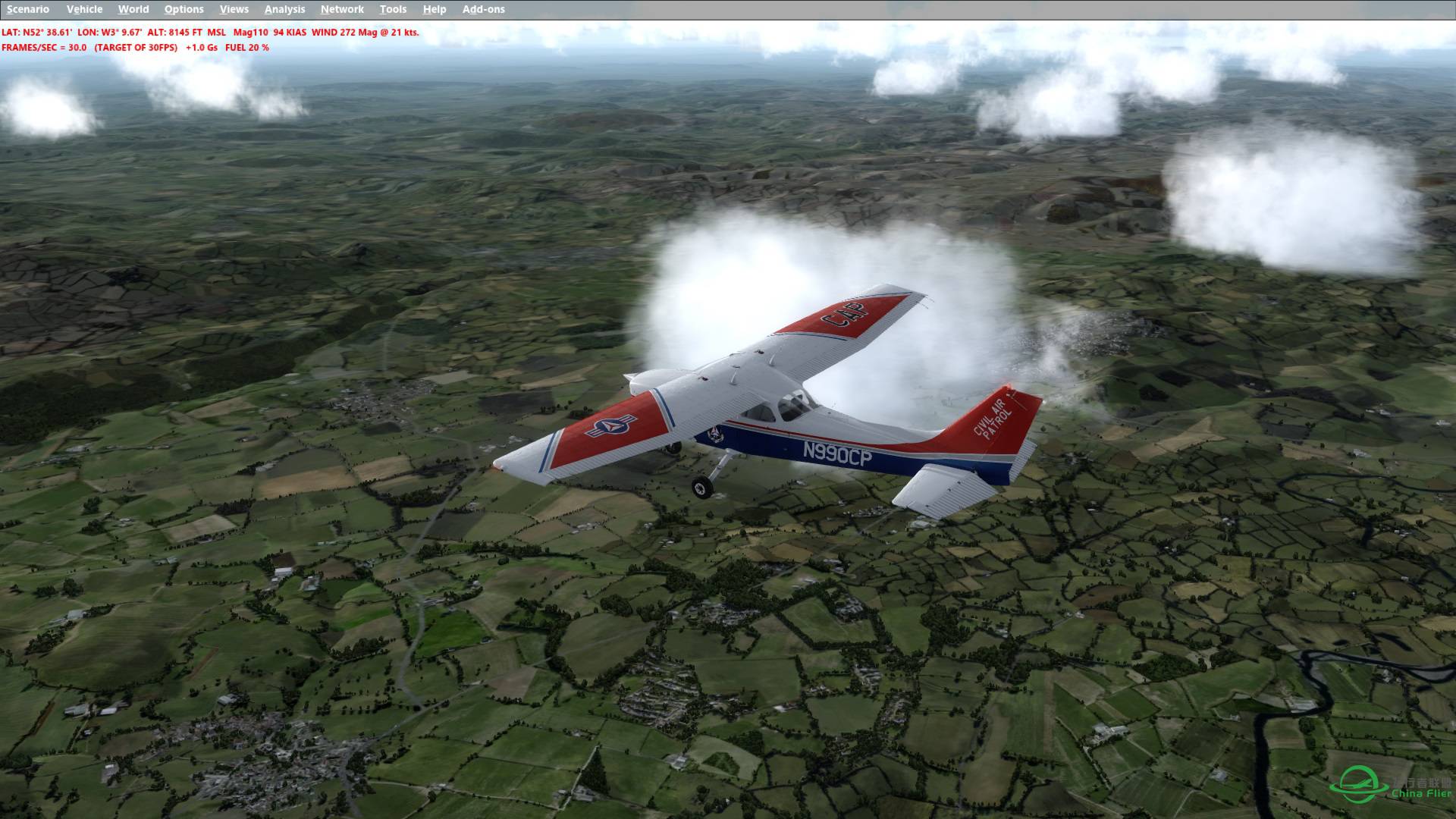Open the World menu
This screenshot has height=819, width=1456.
pos(133,9)
